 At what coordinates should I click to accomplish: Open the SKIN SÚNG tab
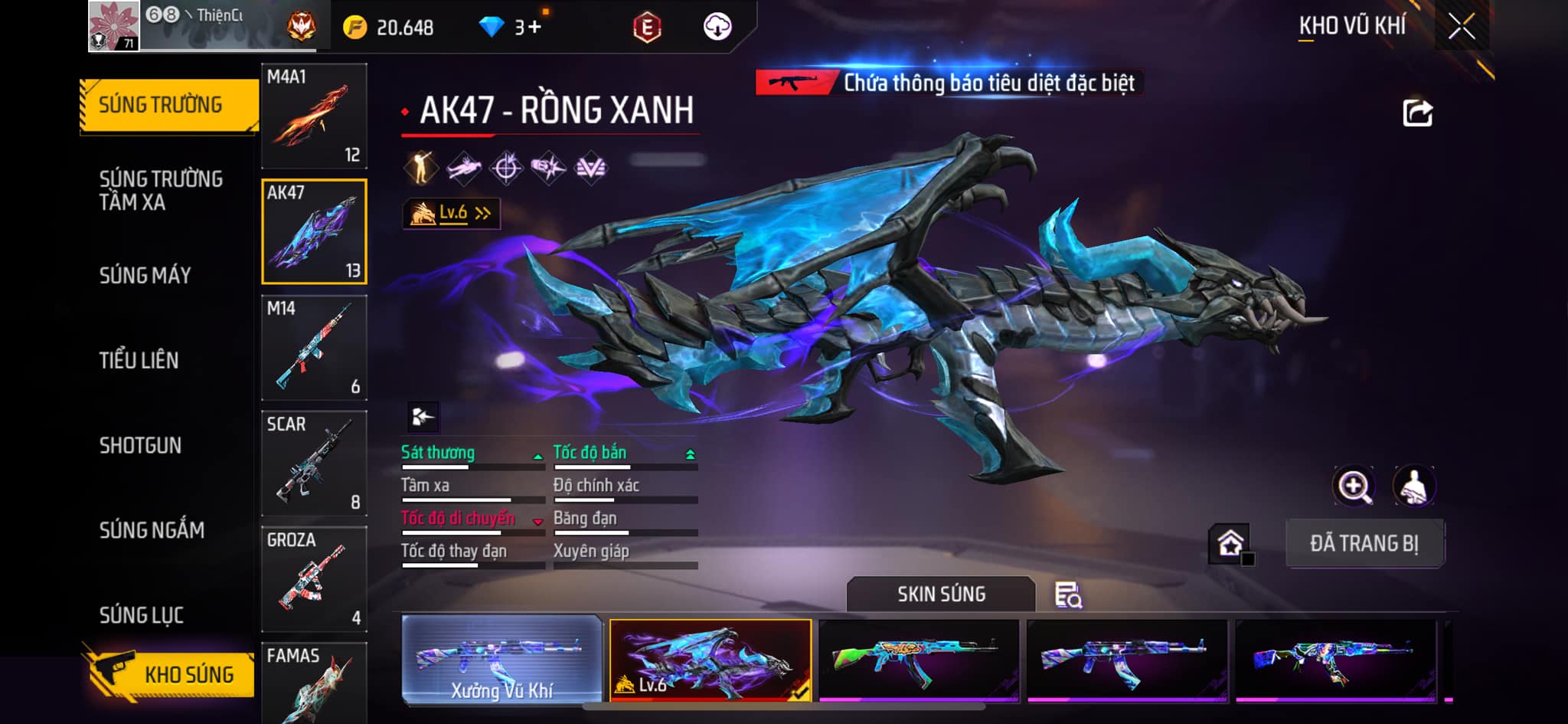click(x=941, y=594)
